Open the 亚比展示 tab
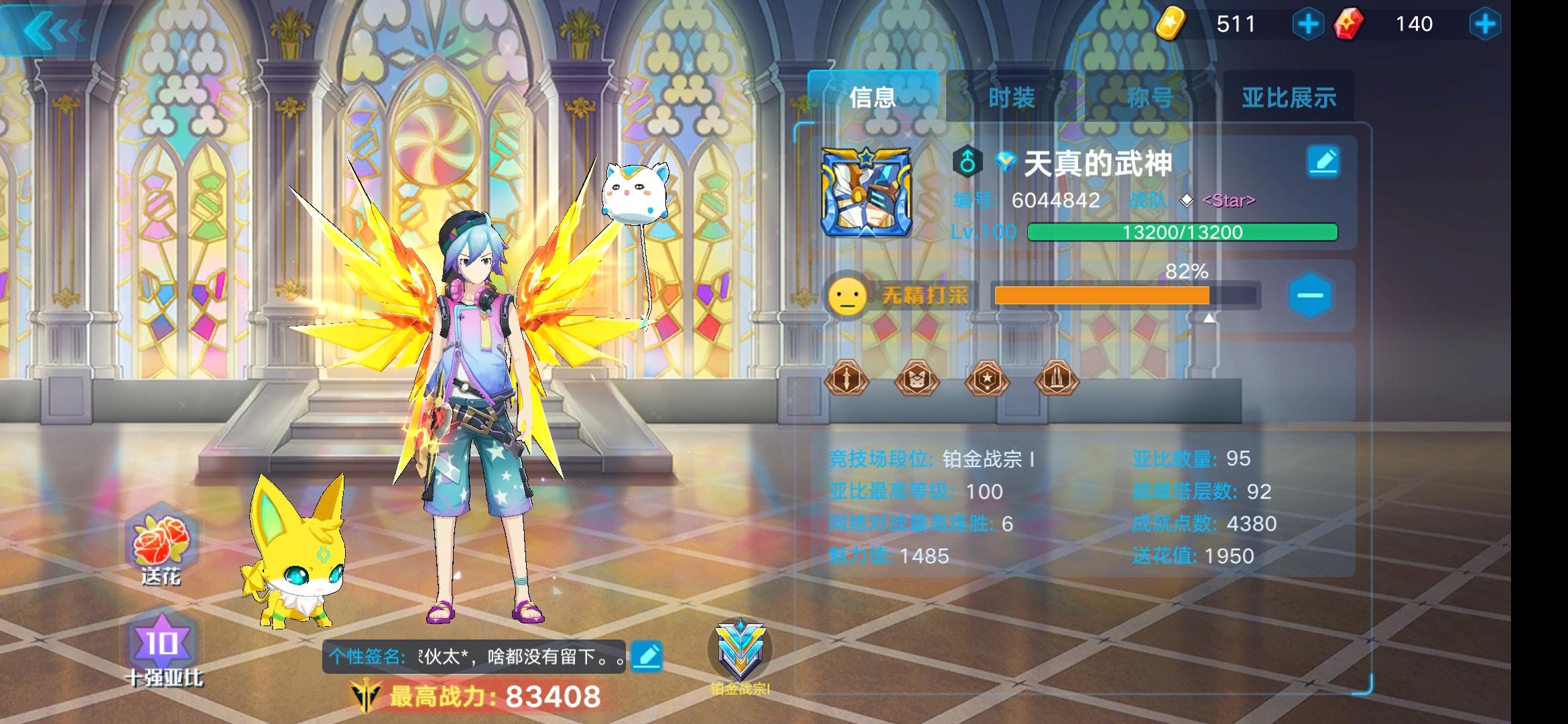The width and height of the screenshot is (1568, 724). click(x=1290, y=97)
